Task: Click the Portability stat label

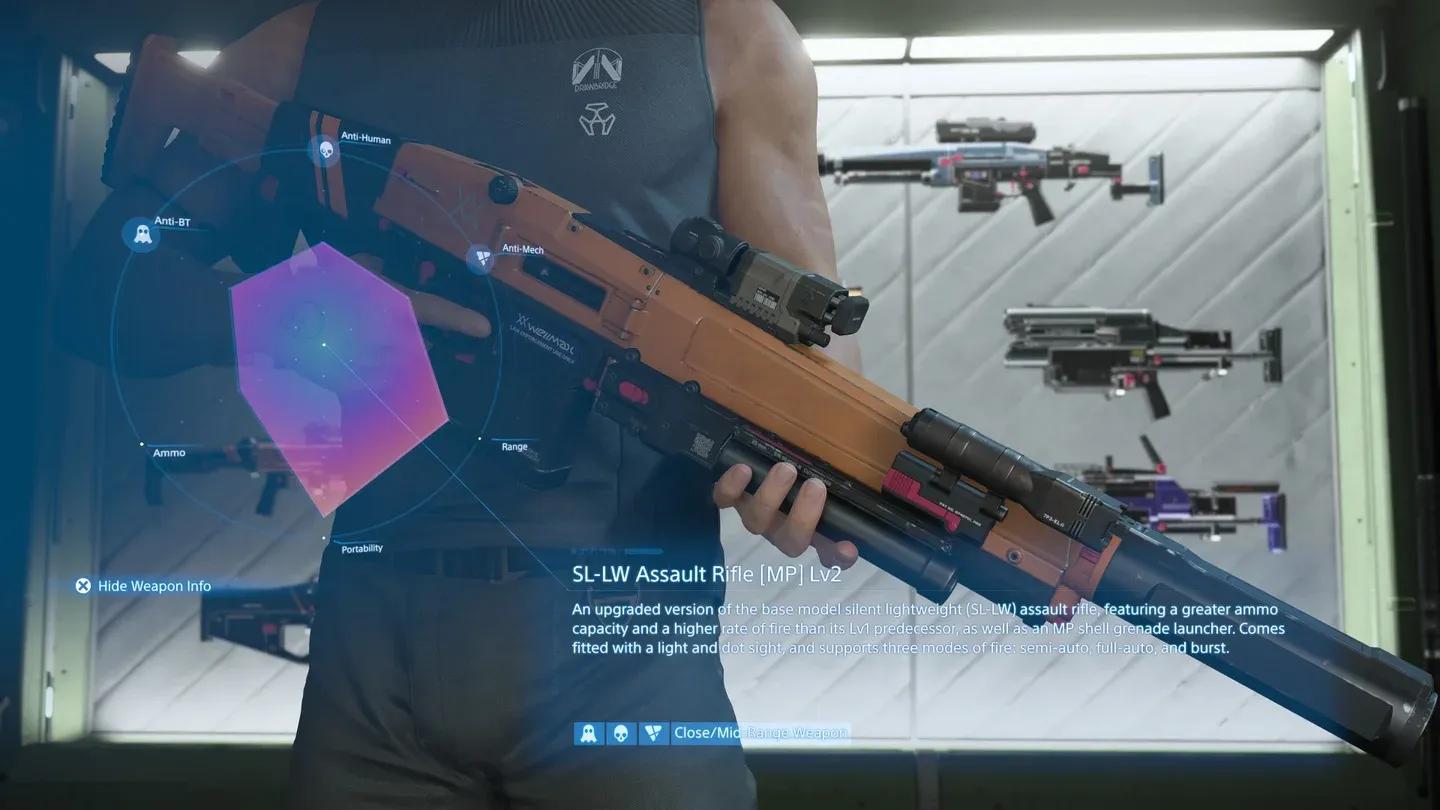Action: (360, 547)
